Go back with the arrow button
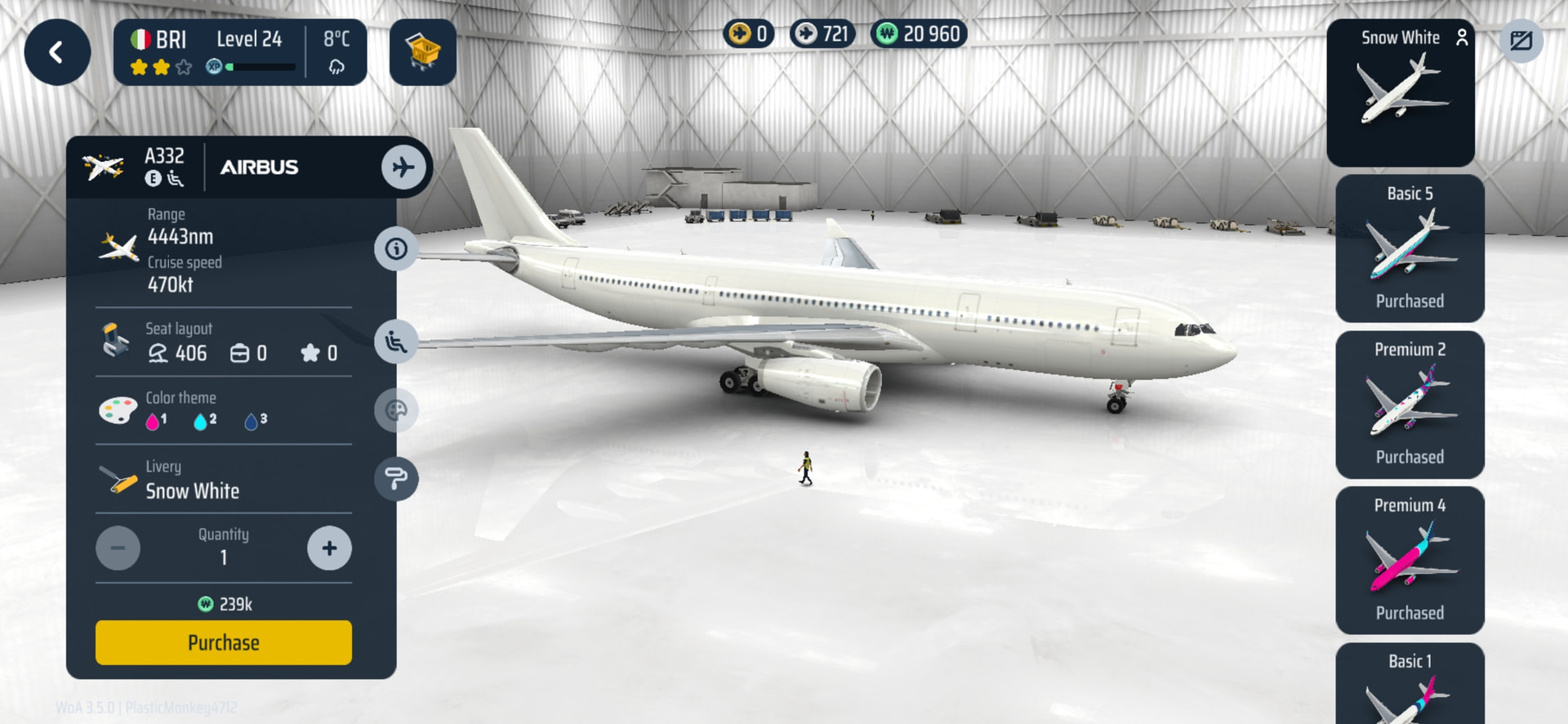 pyautogui.click(x=57, y=53)
